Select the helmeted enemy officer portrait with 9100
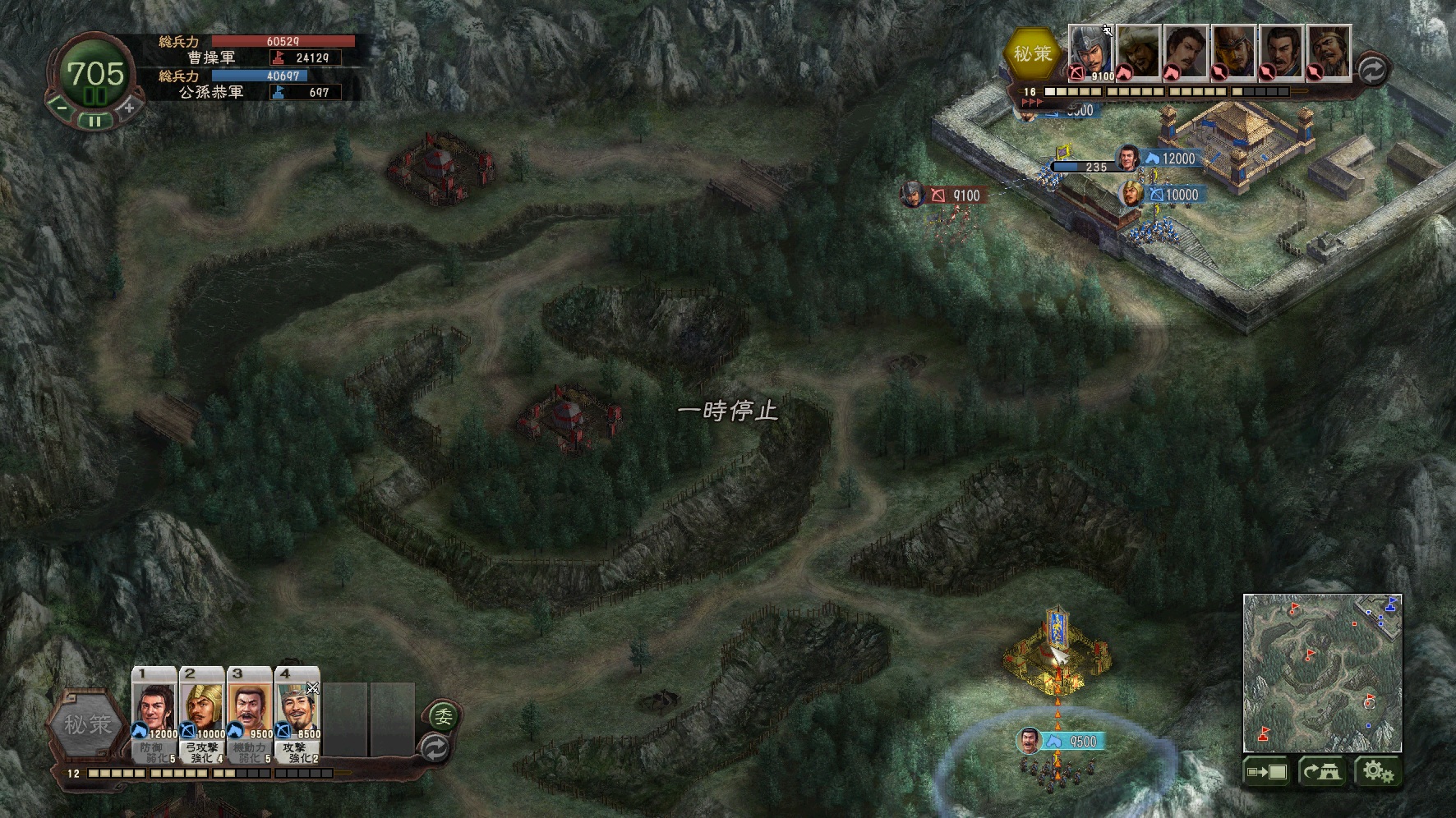Viewport: 1456px width, 818px height. (x=1090, y=53)
